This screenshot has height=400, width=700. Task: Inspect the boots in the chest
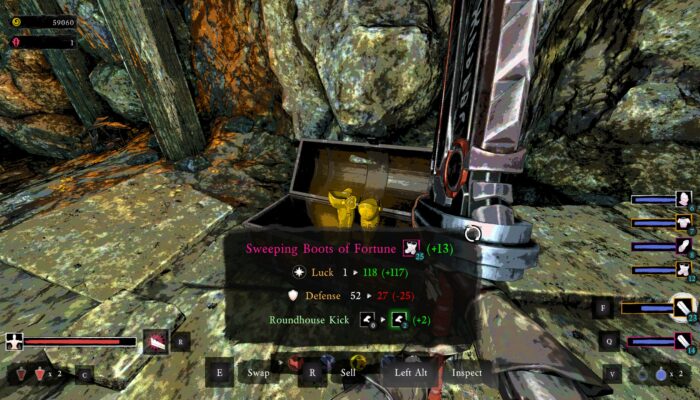click(466, 373)
